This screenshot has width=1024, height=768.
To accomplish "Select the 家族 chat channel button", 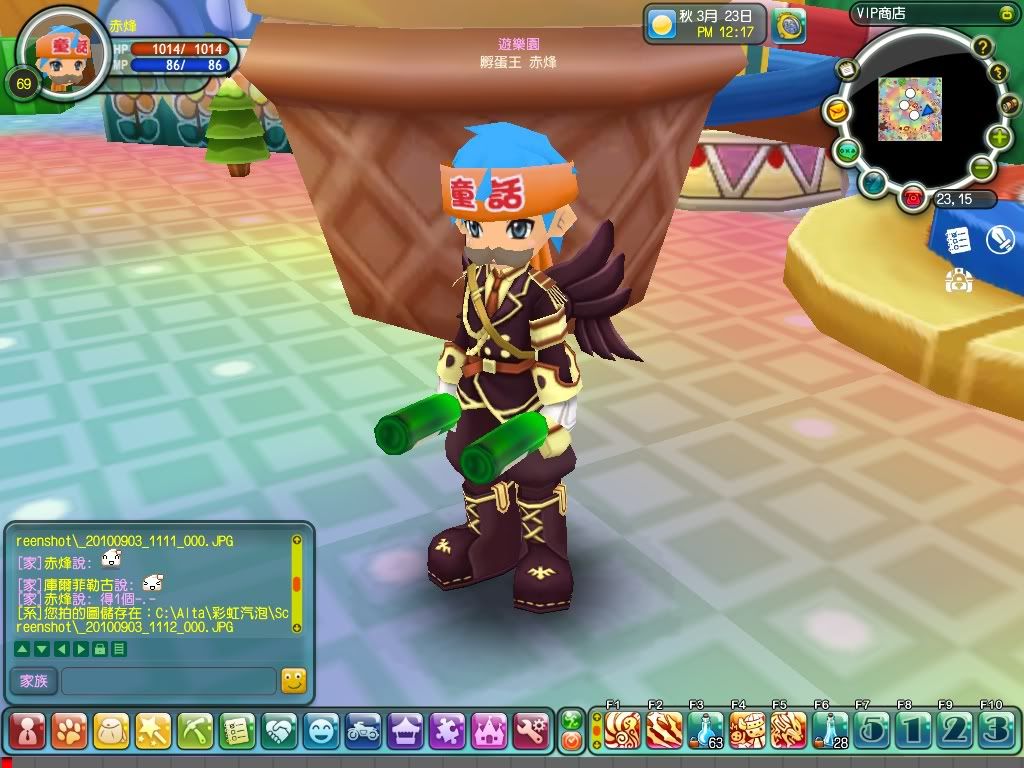I will [x=33, y=681].
